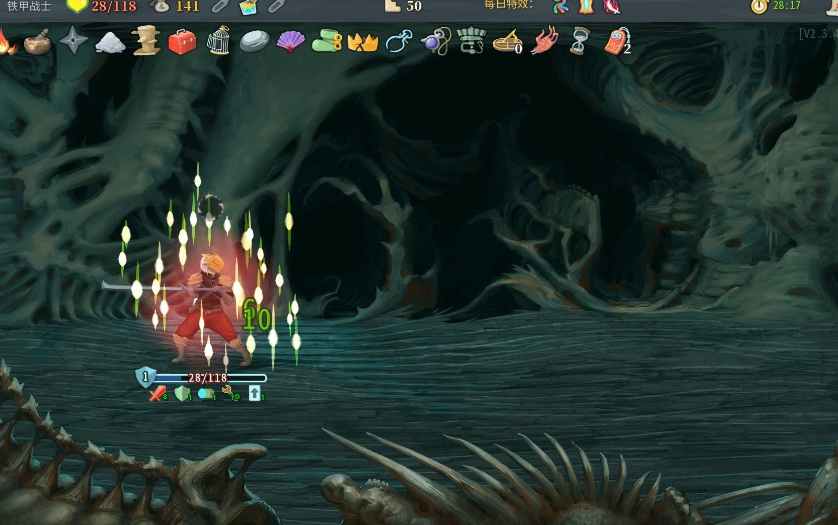
Task: Inspect the orange membership tag relic
Action: point(617,42)
